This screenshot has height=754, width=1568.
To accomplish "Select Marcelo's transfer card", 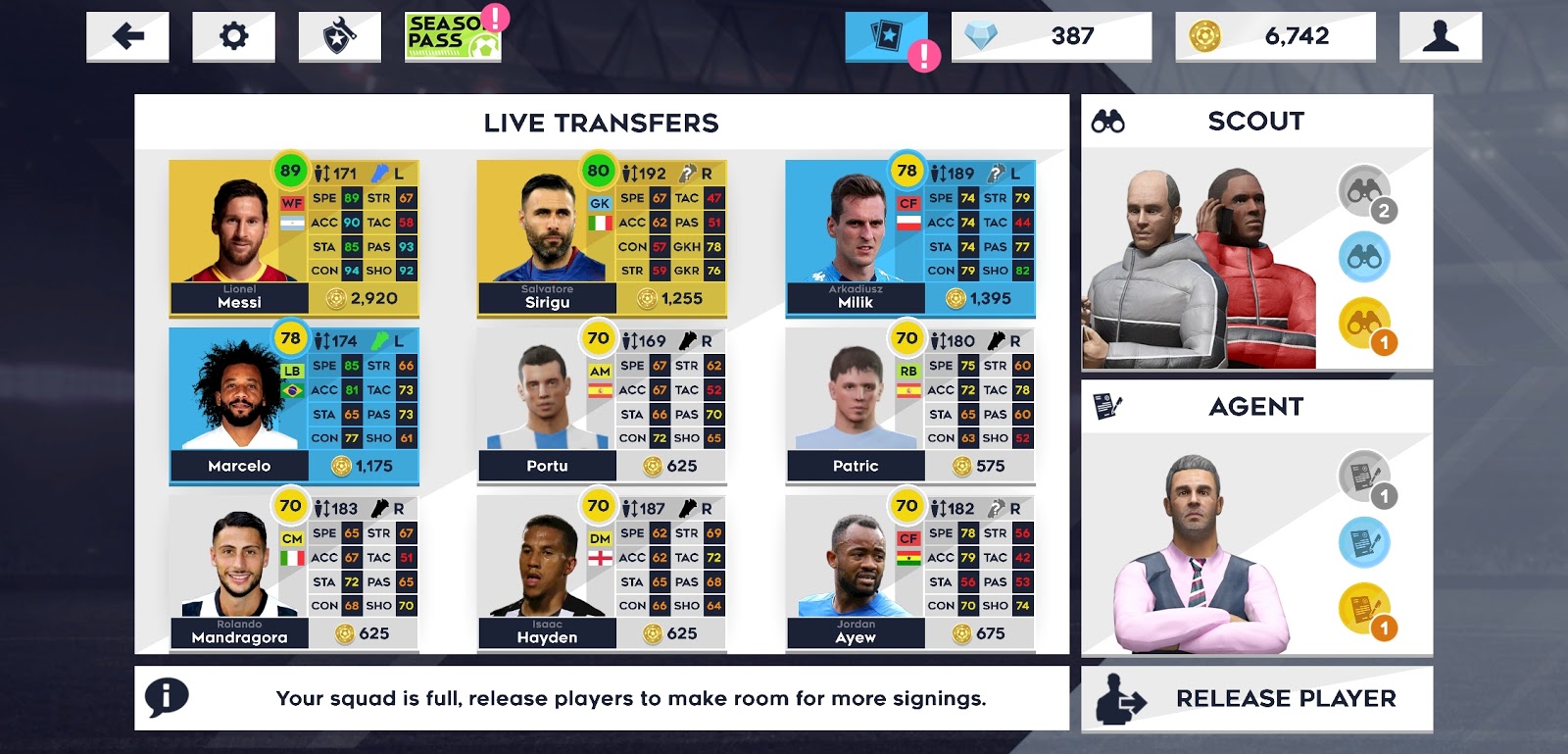I will (x=292, y=406).
